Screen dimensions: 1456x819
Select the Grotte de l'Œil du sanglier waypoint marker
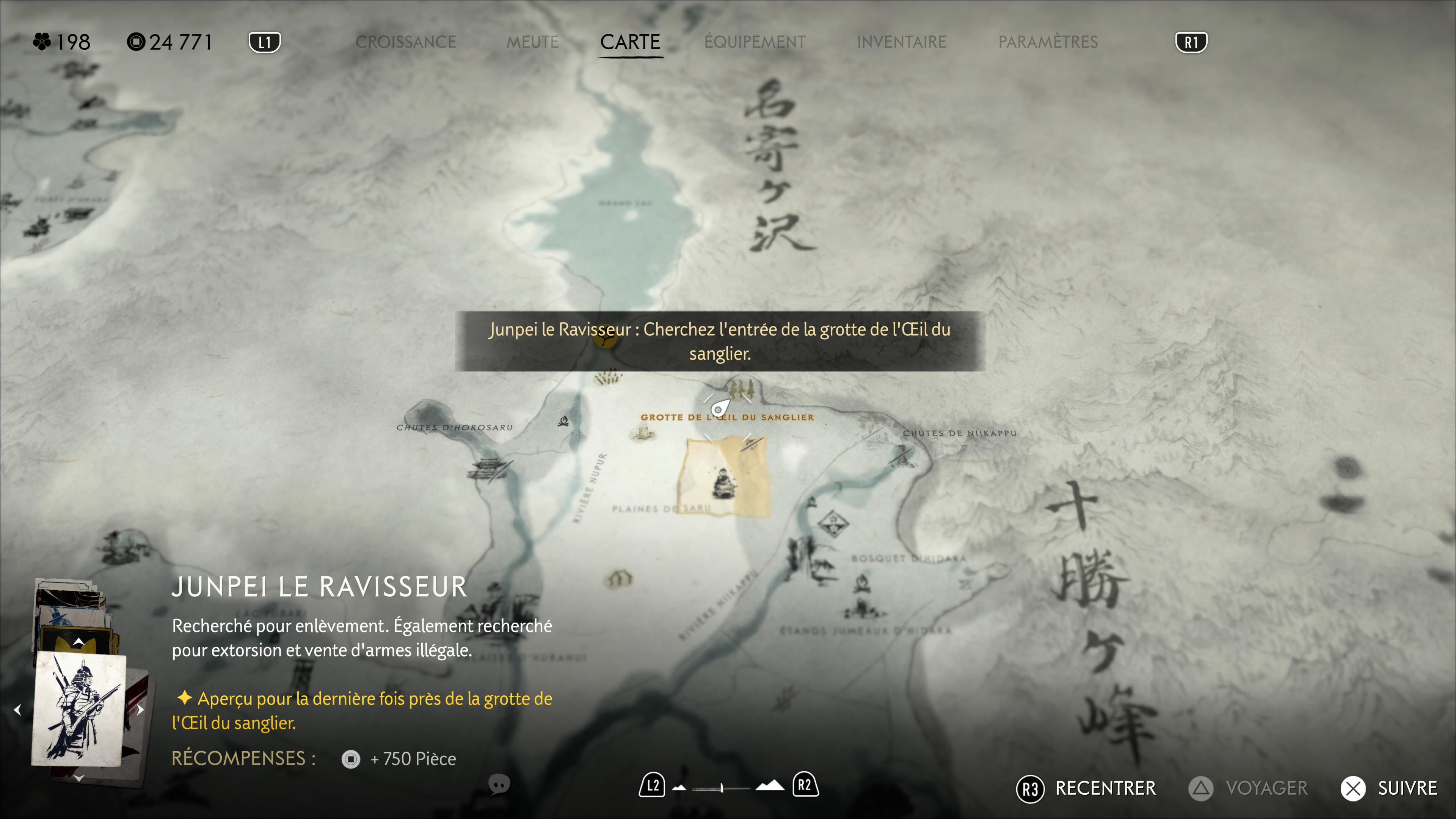720,408
